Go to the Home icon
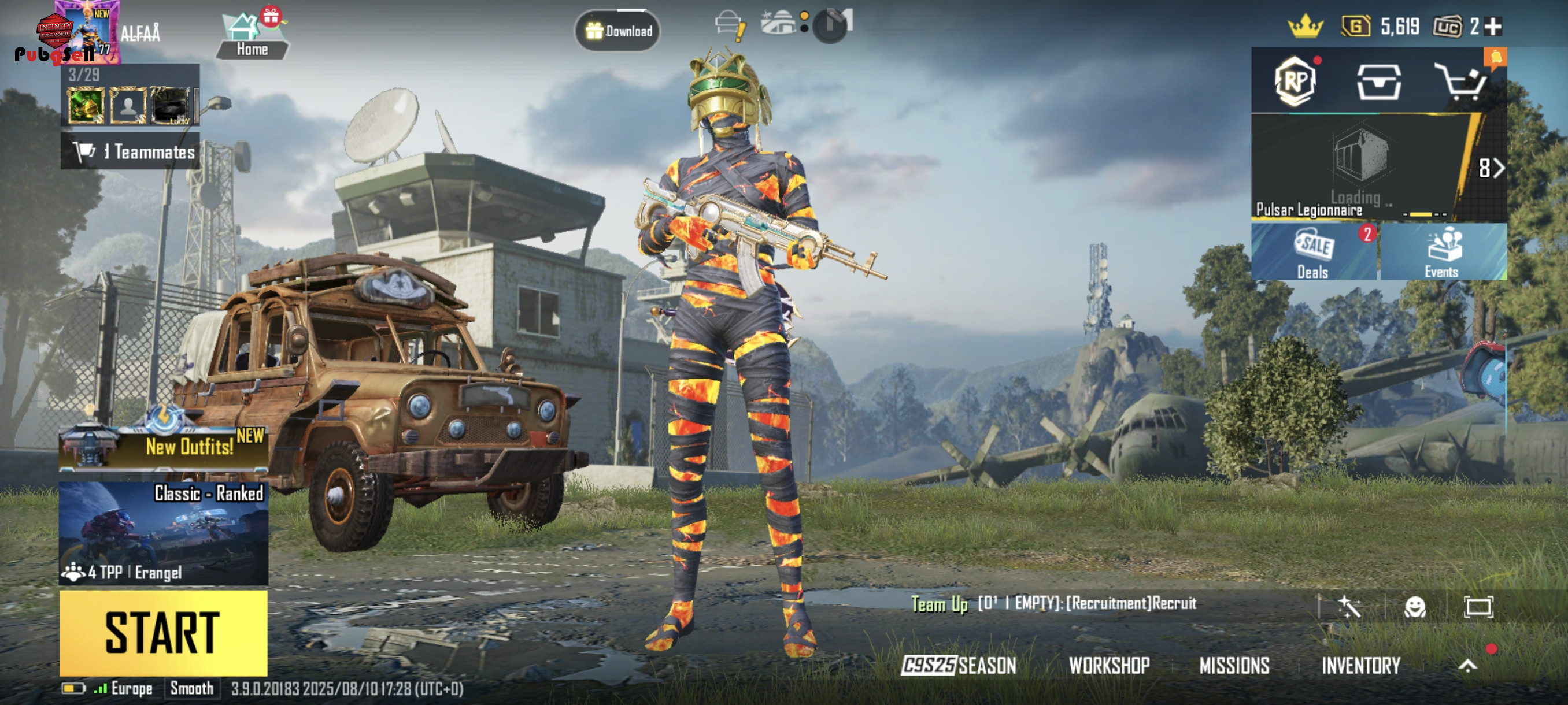 tap(252, 36)
